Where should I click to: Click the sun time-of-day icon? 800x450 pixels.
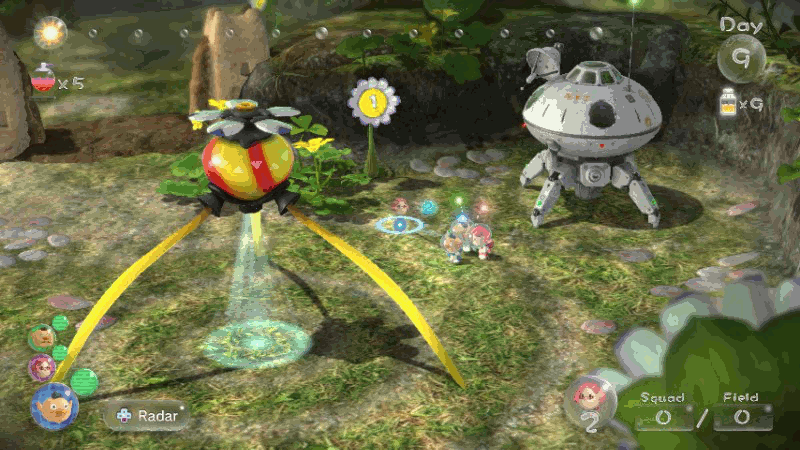pos(50,33)
